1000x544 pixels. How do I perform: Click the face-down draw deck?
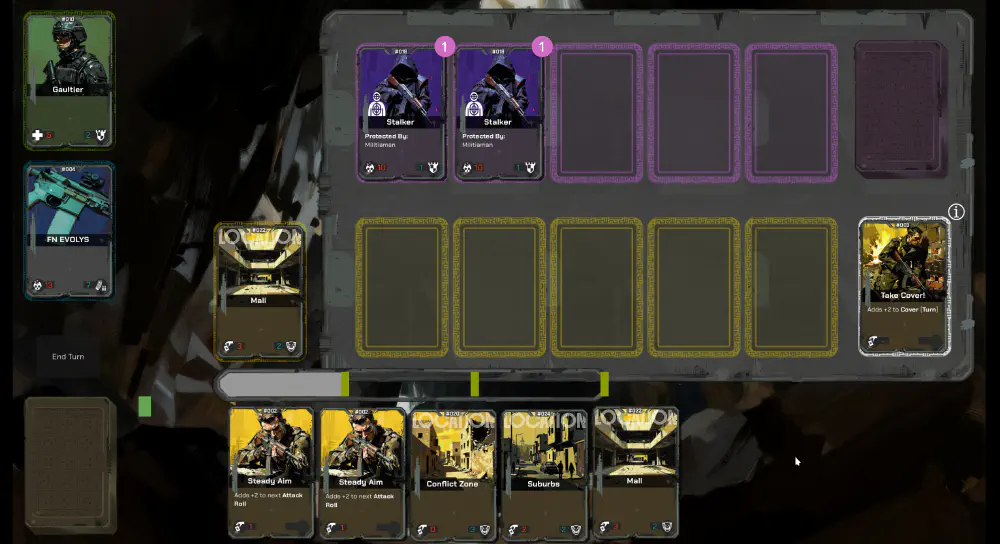coord(70,464)
